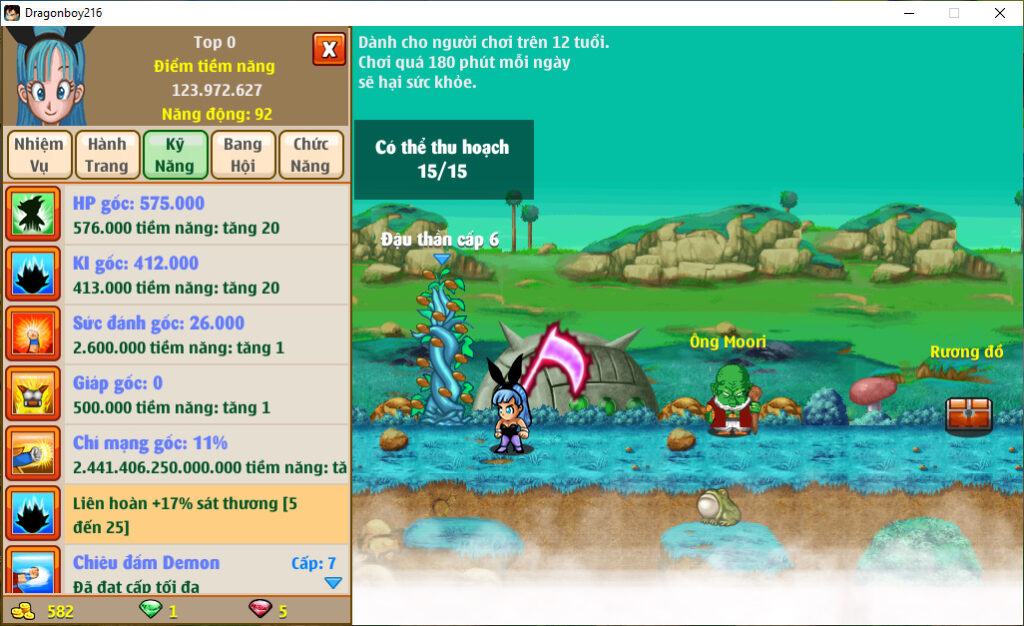Screen dimensions: 1024x626
Task: Close the Dragonboy216 window
Action: coord(999,13)
